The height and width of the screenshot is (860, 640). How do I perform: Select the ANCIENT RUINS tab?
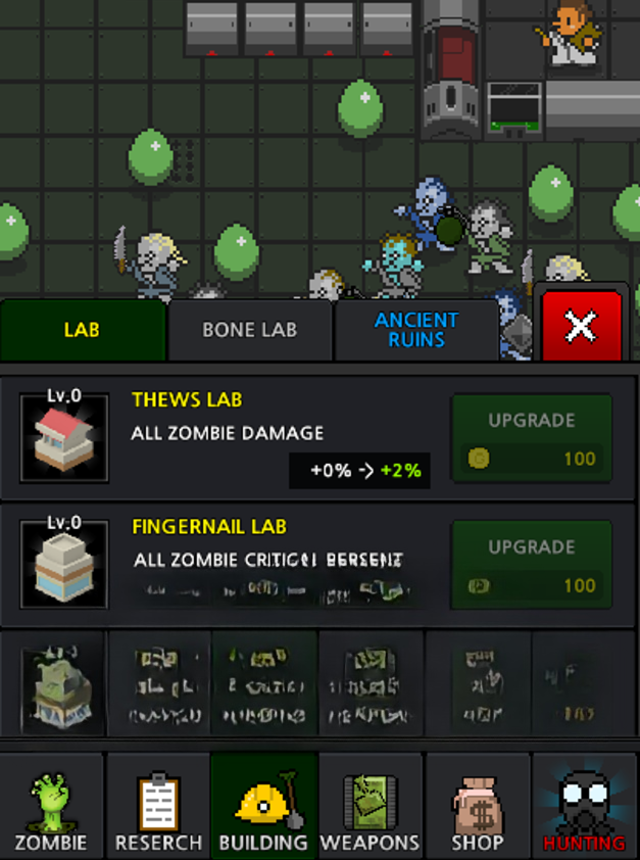[x=416, y=329]
